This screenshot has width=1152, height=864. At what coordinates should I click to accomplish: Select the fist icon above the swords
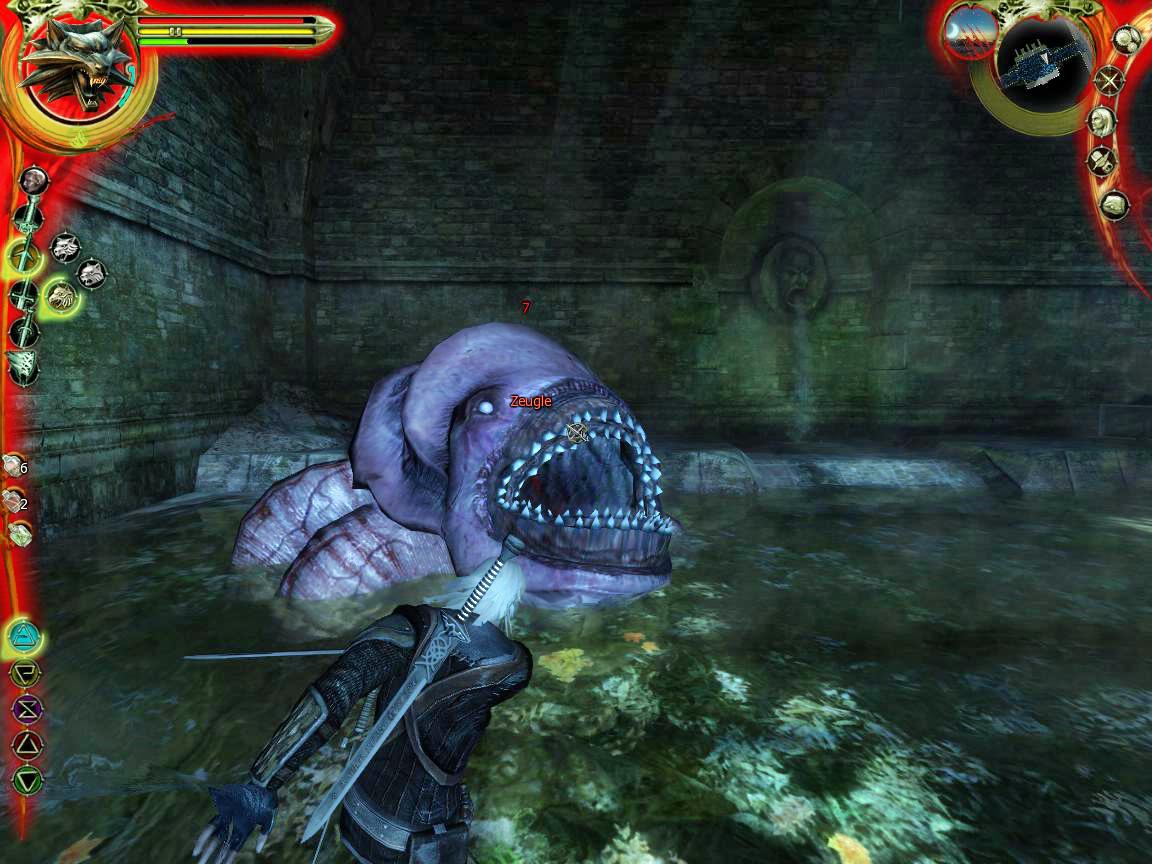pyautogui.click(x=34, y=180)
